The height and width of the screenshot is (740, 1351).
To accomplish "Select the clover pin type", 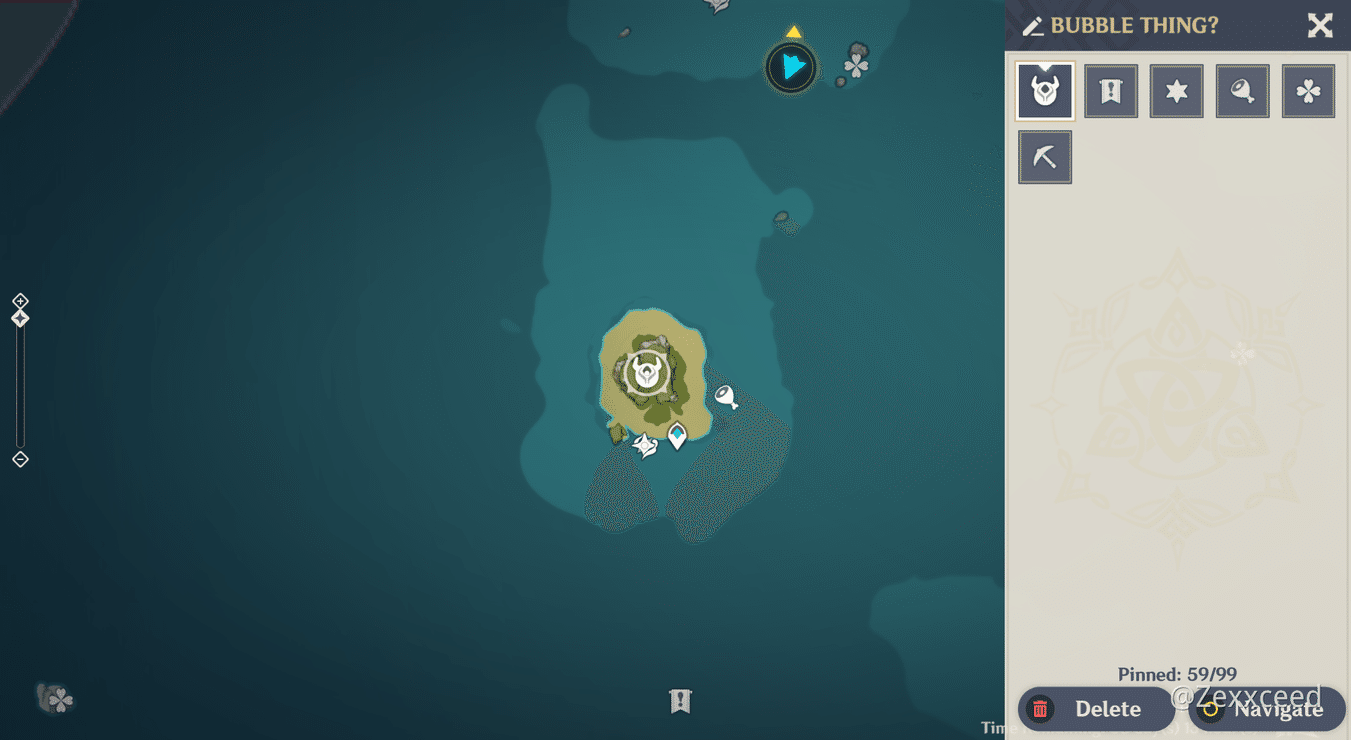I will pos(1308,90).
